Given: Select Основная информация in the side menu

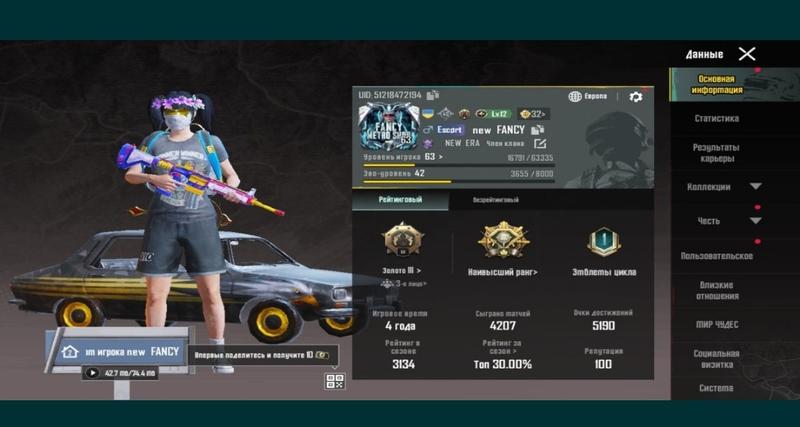Looking at the screenshot, I should tap(717, 84).
